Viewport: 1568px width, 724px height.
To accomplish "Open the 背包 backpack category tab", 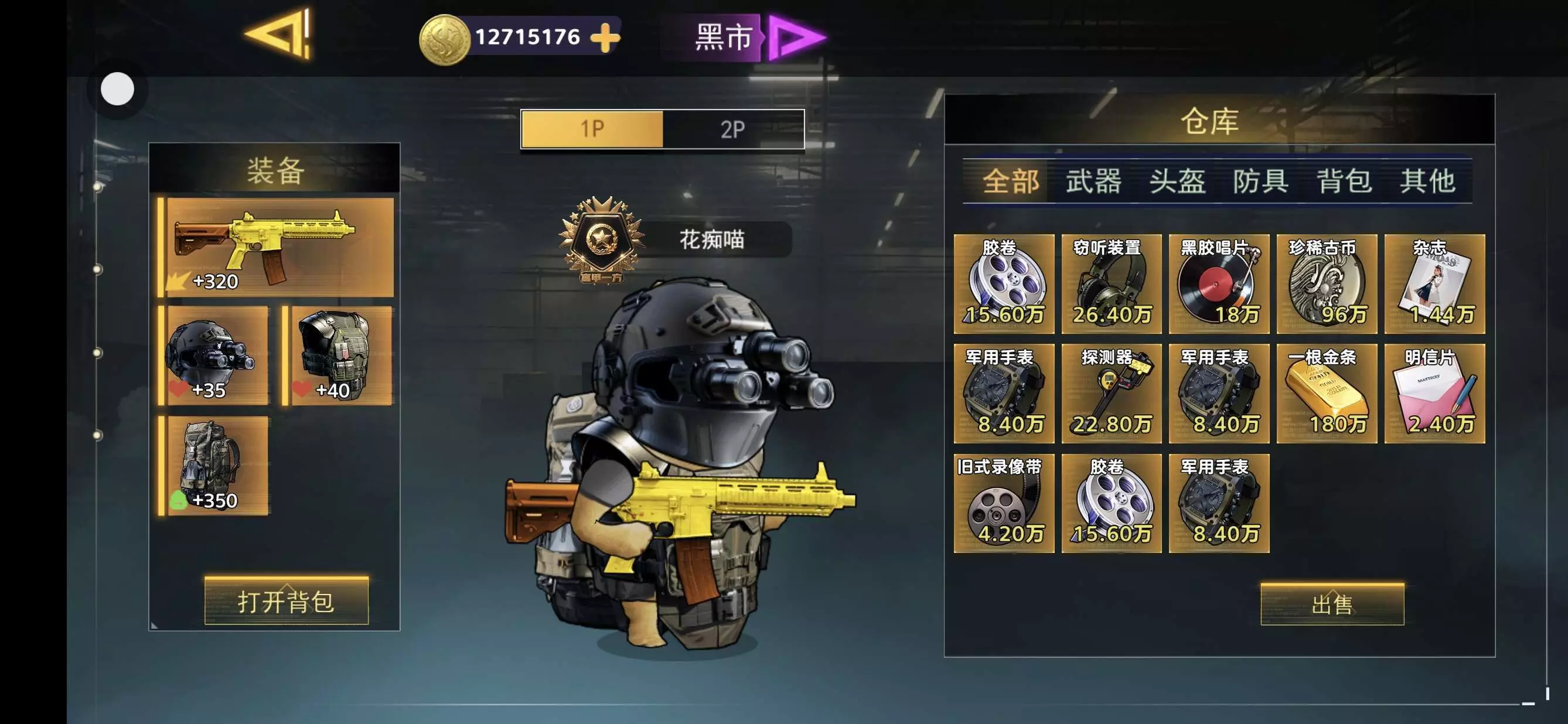I will pyautogui.click(x=1344, y=182).
